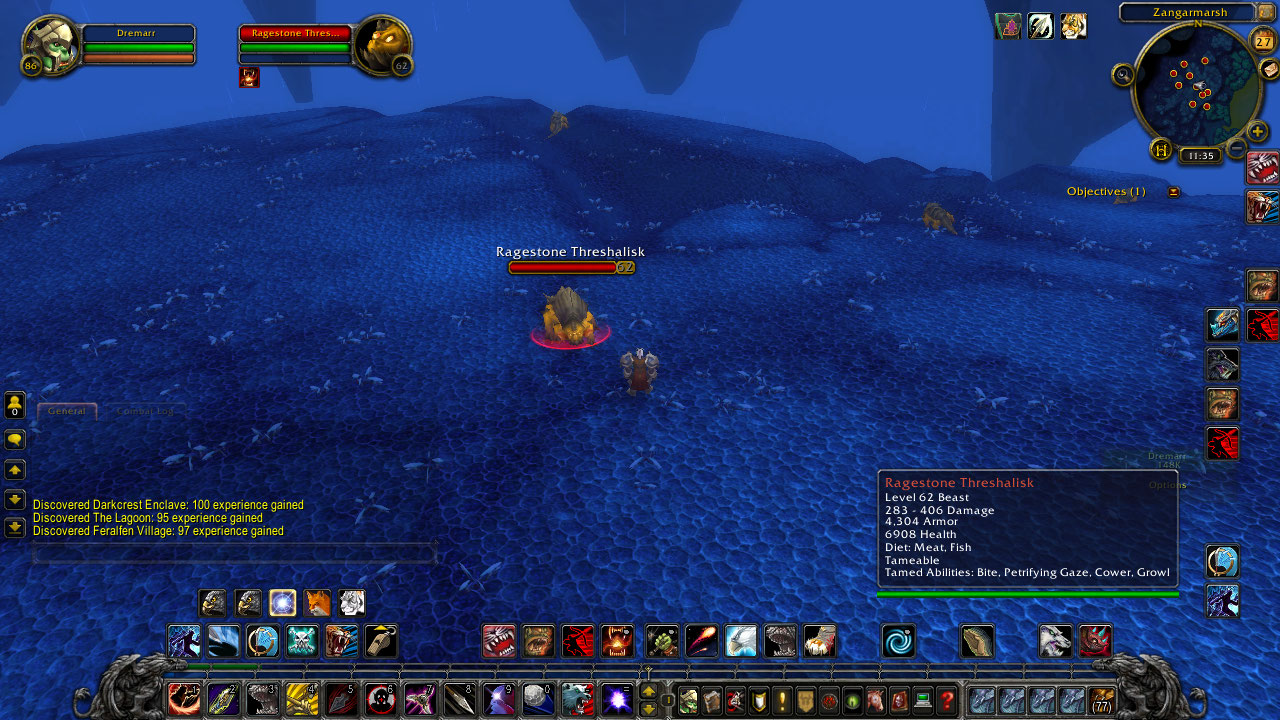
Task: Use the whistle ability icon
Action: [x=381, y=640]
